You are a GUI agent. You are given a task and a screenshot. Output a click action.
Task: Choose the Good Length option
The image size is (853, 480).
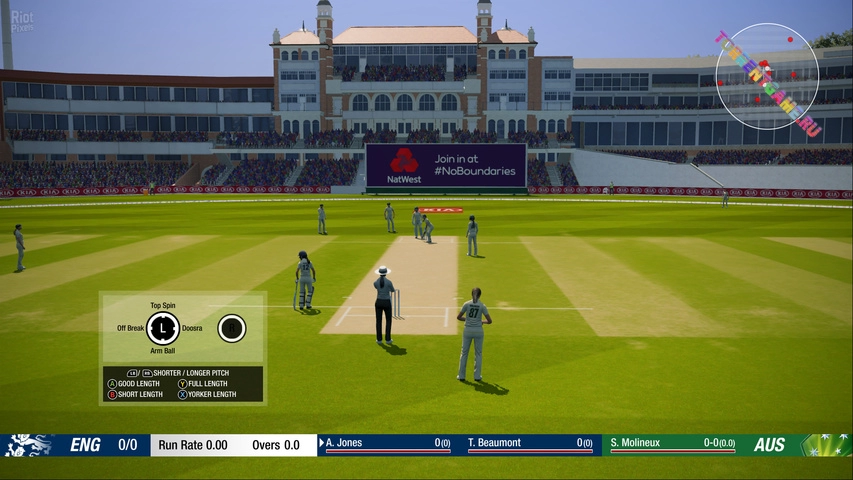point(135,384)
